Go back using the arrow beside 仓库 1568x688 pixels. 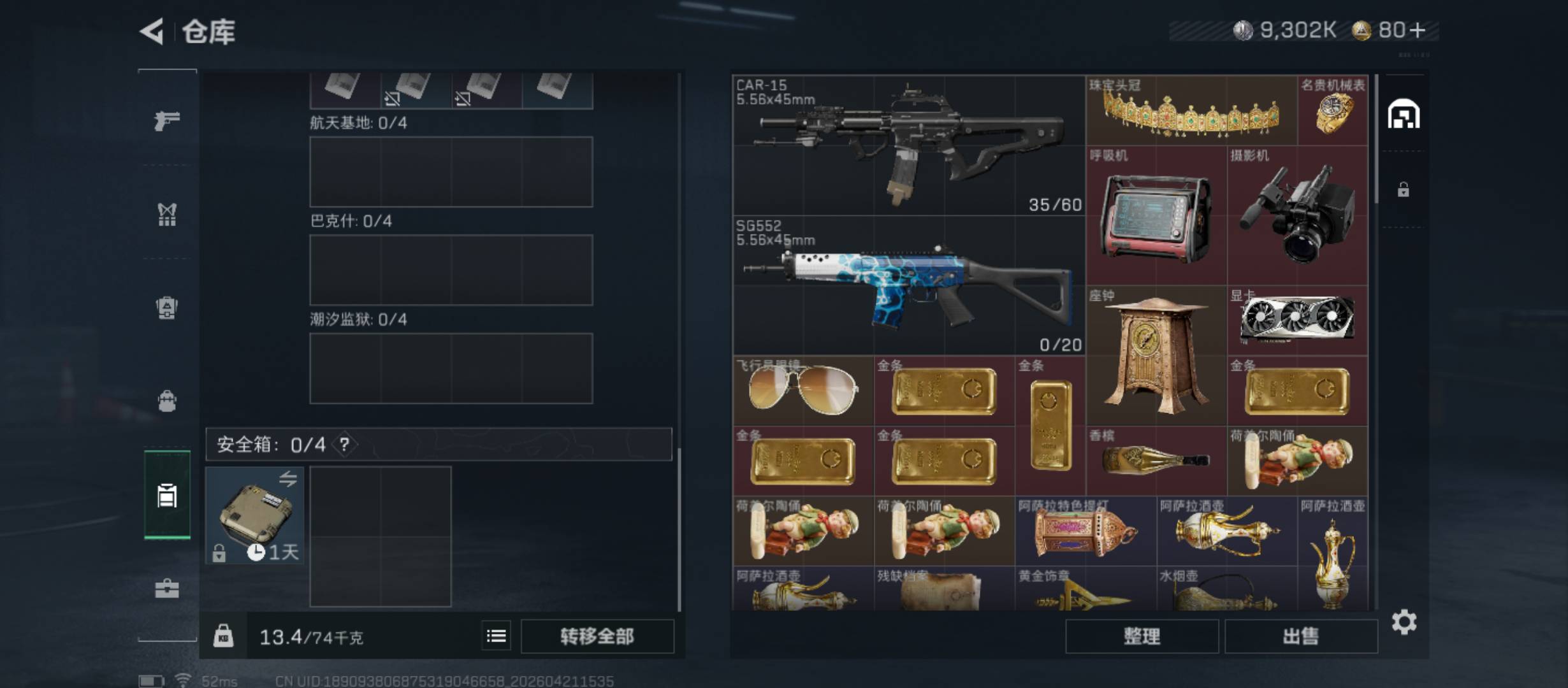pyautogui.click(x=152, y=31)
